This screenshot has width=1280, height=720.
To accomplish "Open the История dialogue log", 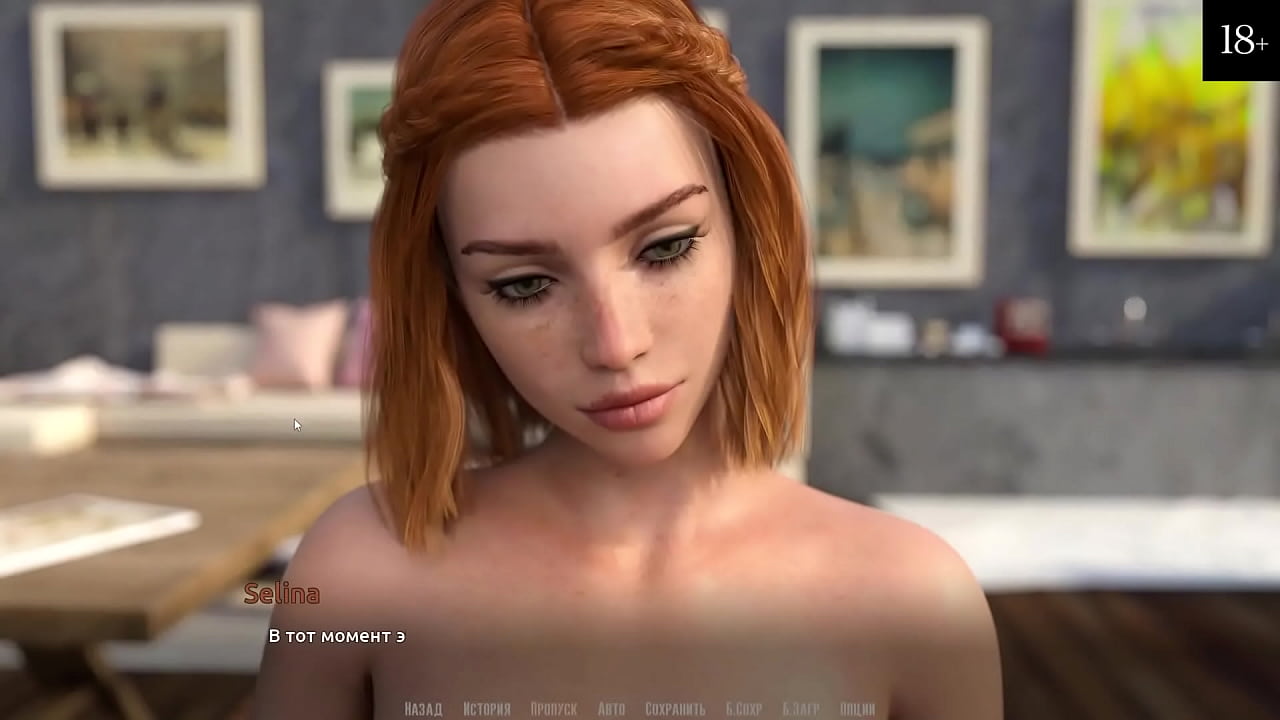I will pyautogui.click(x=487, y=709).
